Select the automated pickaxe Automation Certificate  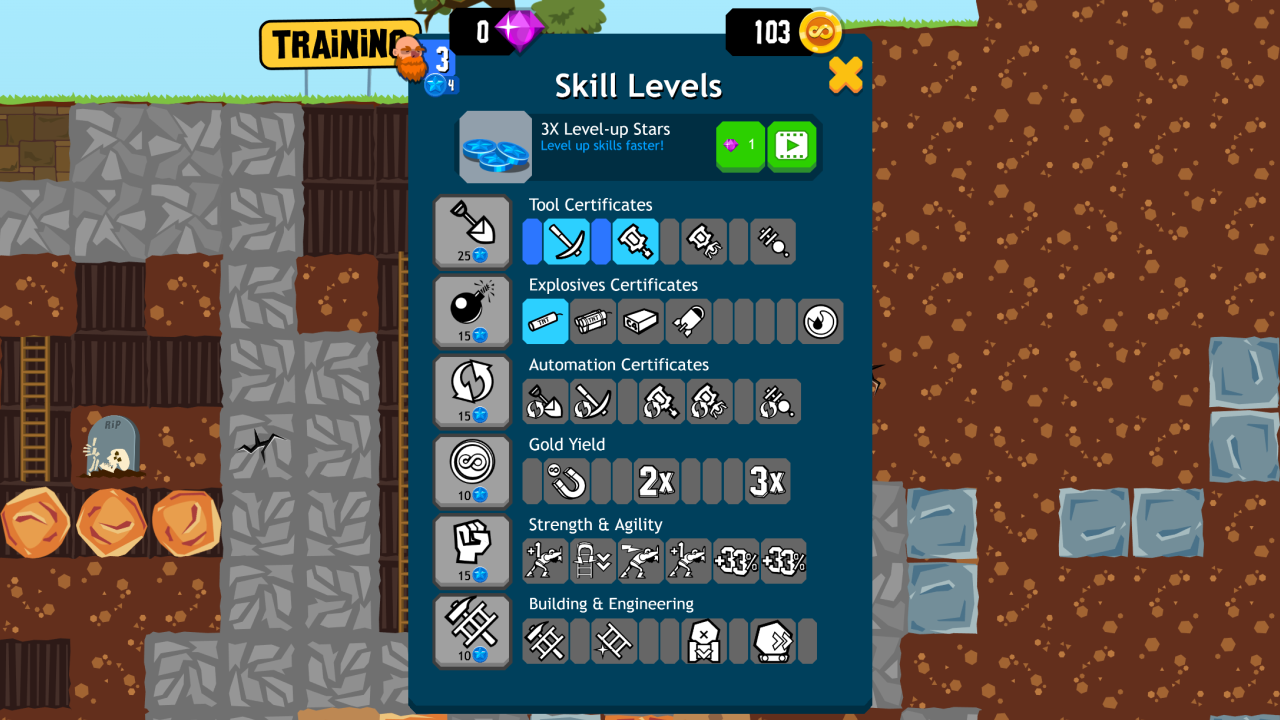click(x=593, y=401)
